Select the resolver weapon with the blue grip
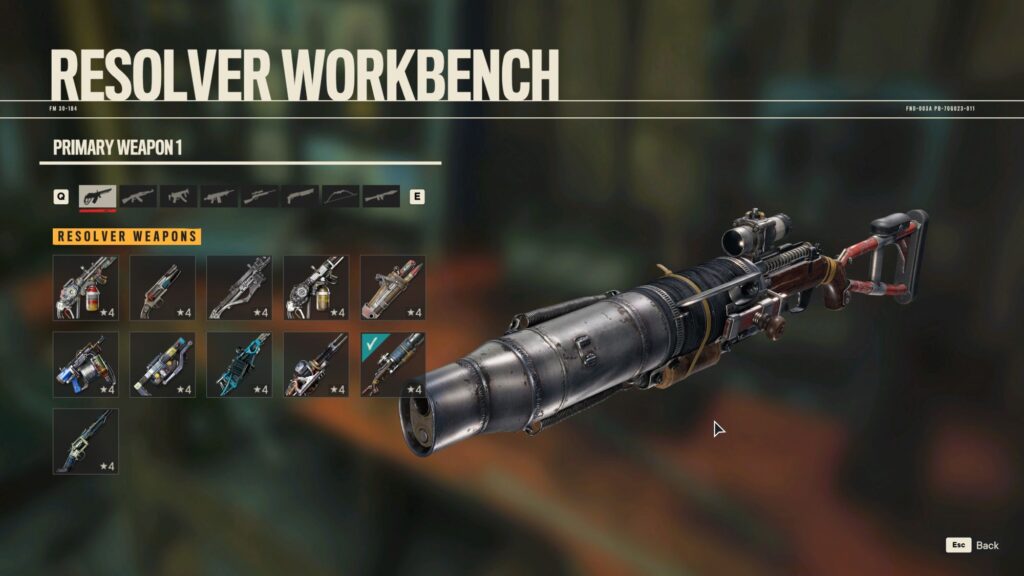Screen dimensions: 1024x576 [85, 365]
